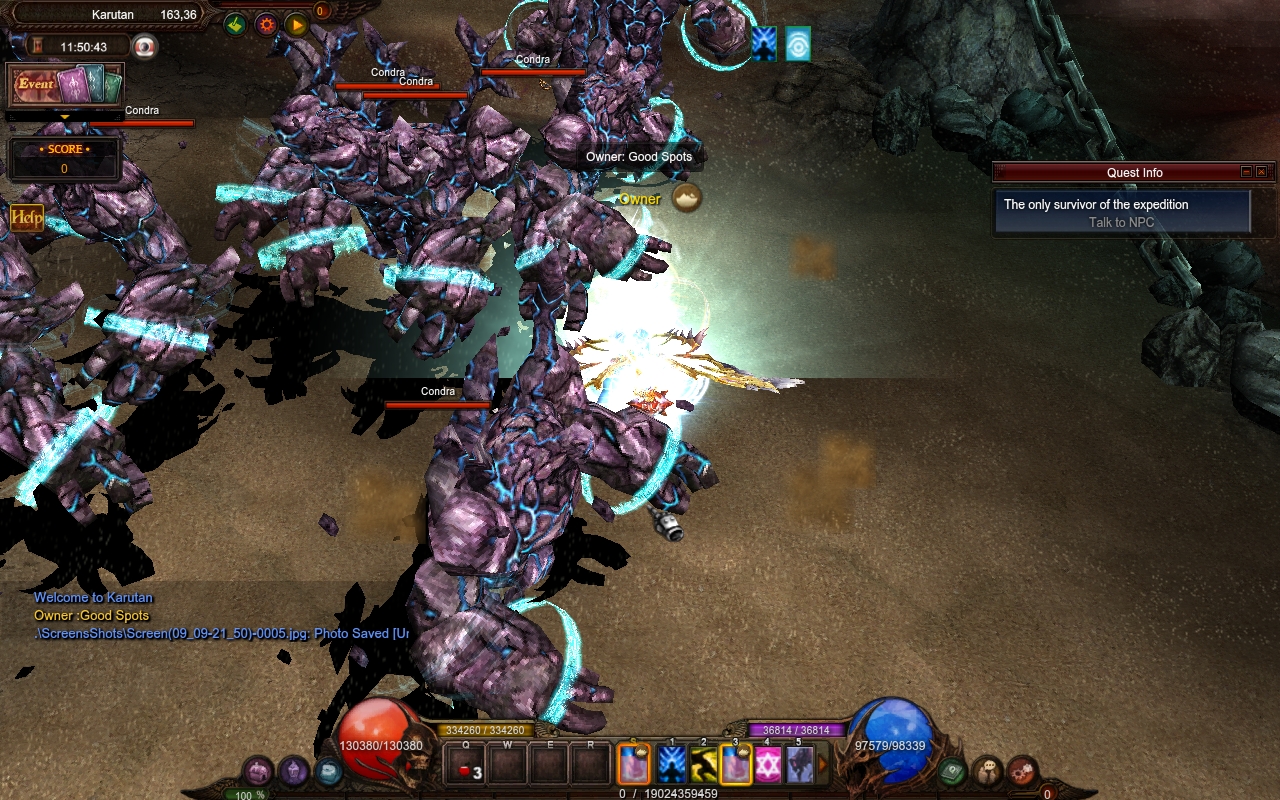This screenshot has height=800, width=1280.
Task: Open the green book icon
Action: 951,771
